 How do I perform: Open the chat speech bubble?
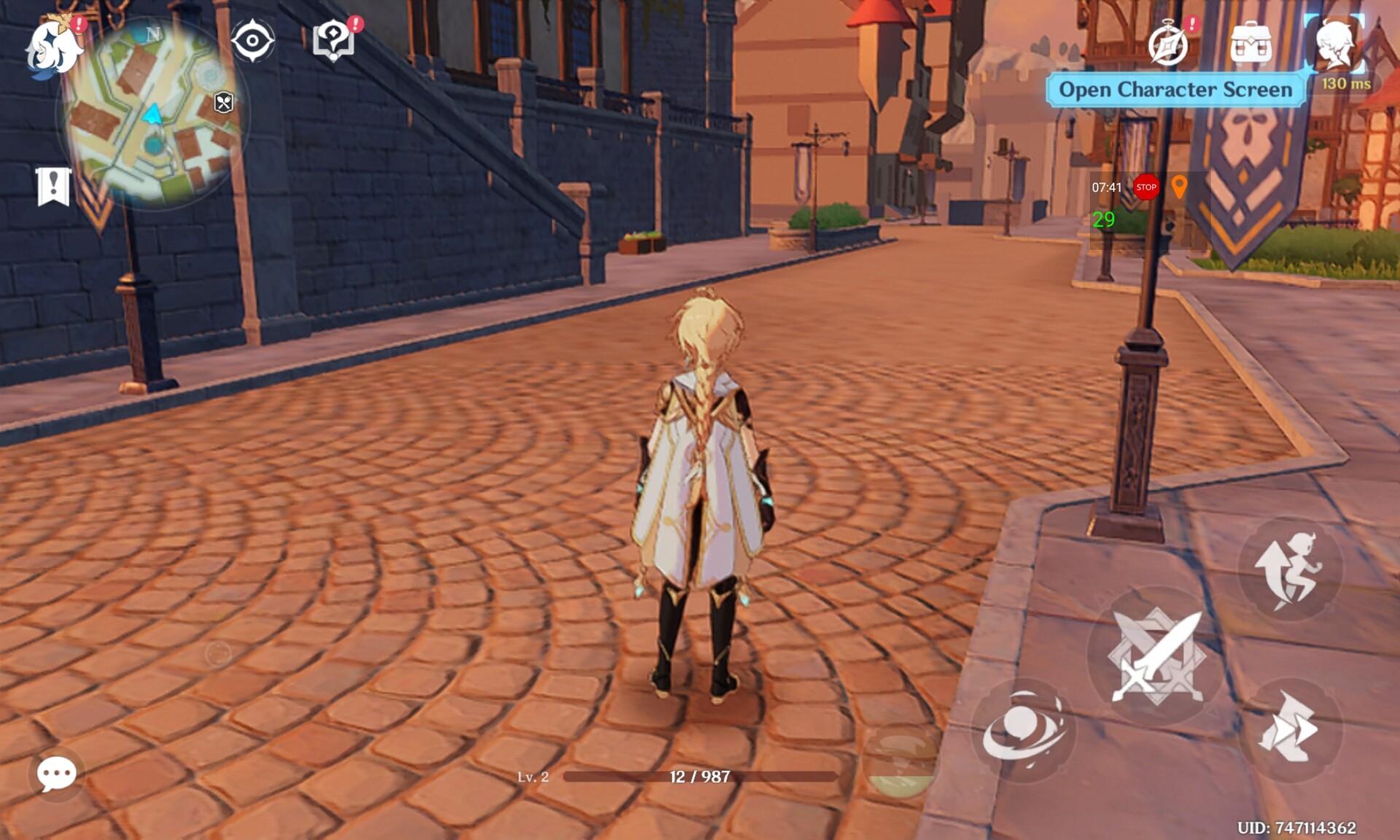click(56, 773)
